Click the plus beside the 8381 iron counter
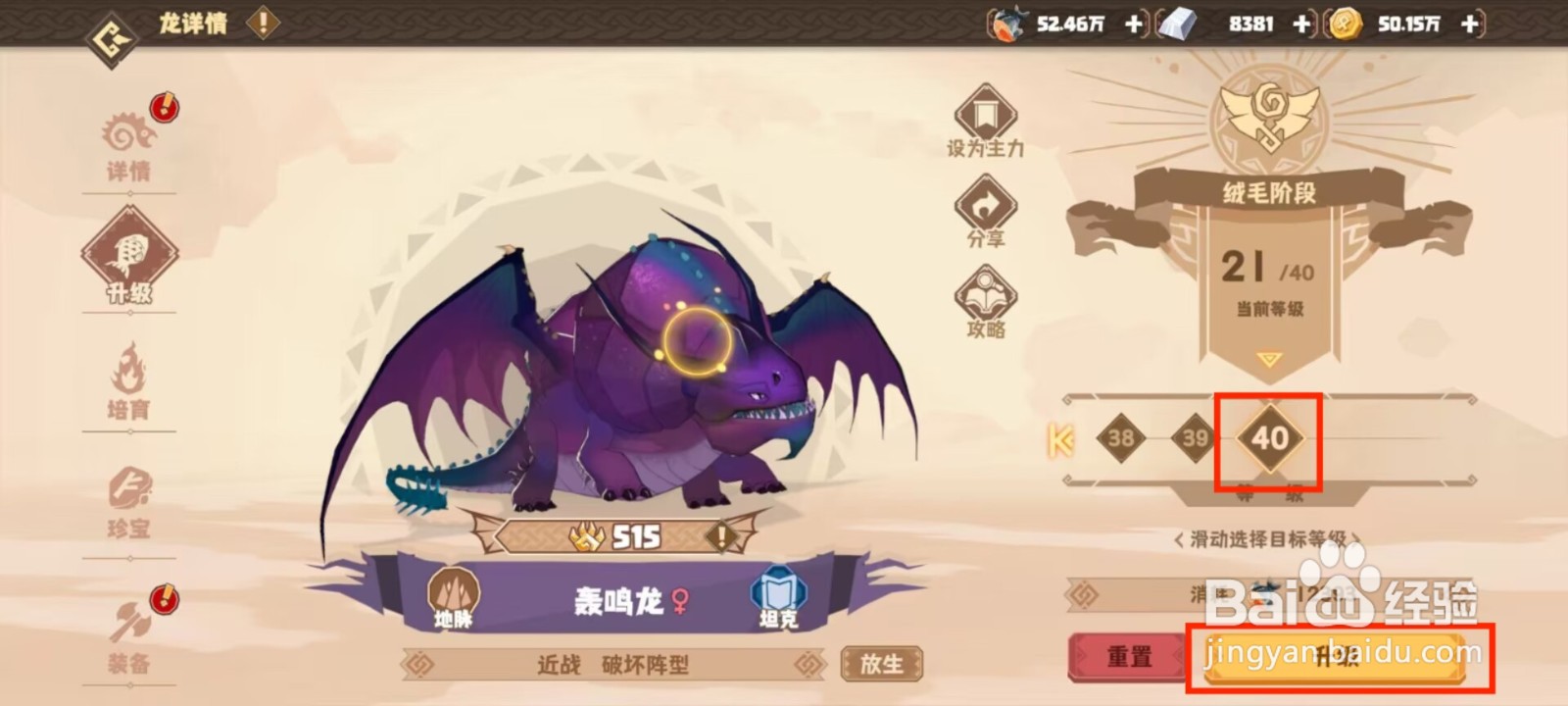This screenshot has width=1568, height=706. 1303,25
